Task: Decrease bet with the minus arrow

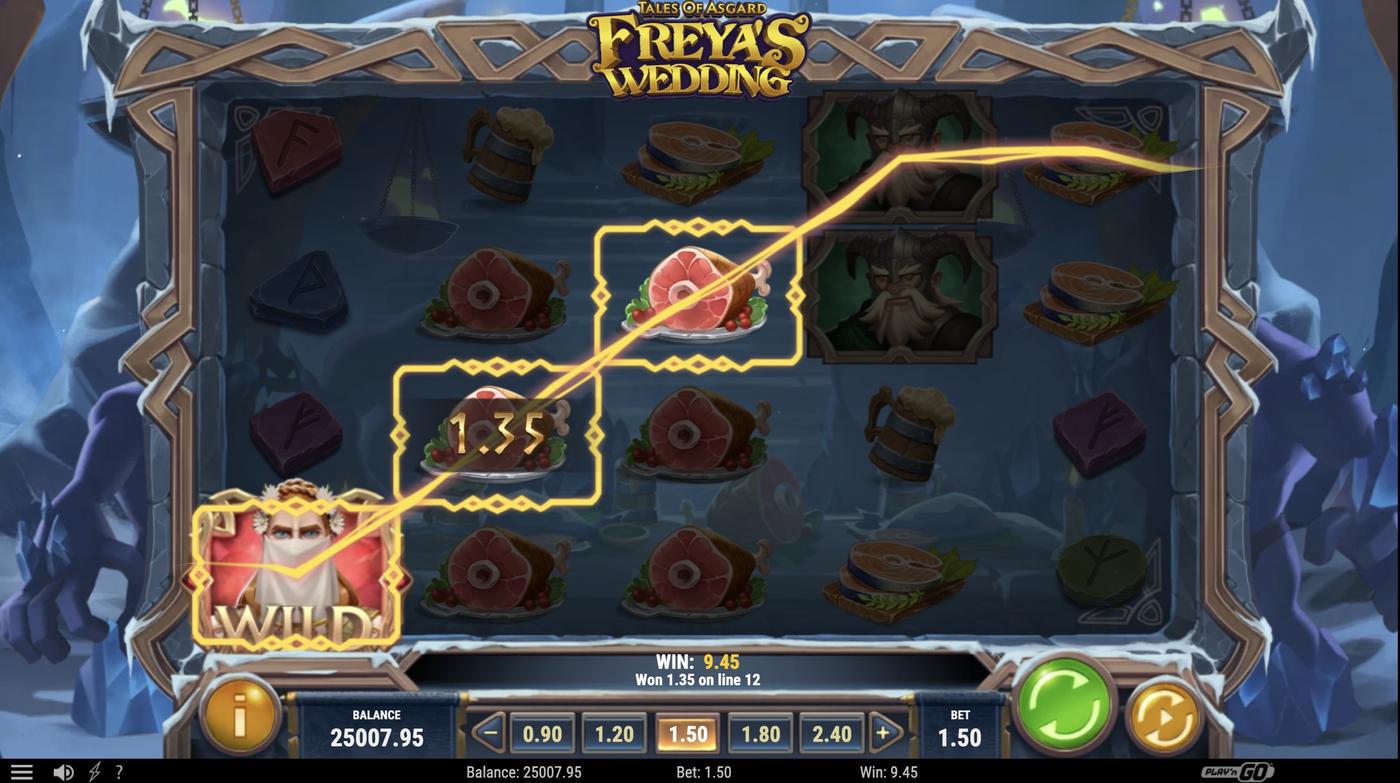Action: pos(489,733)
